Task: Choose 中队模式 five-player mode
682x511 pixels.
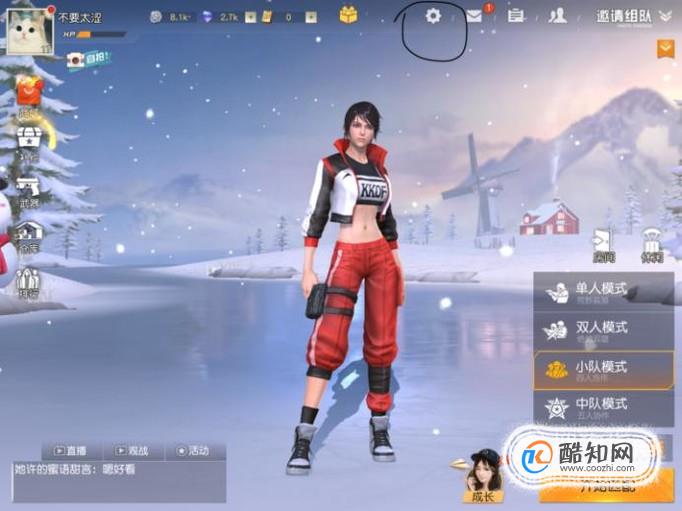Action: [x=602, y=407]
